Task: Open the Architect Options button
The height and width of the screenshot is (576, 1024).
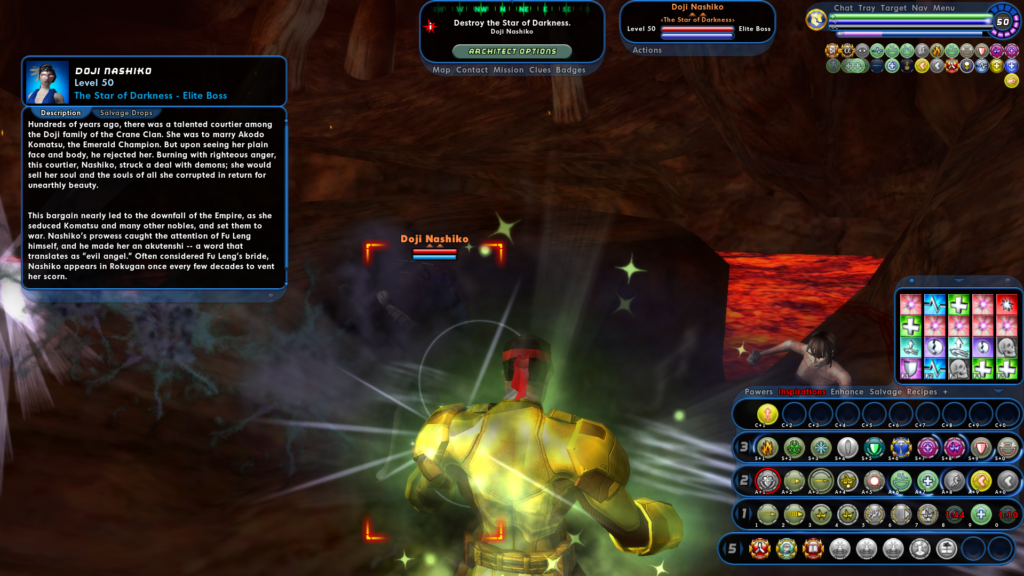Action: 512,51
